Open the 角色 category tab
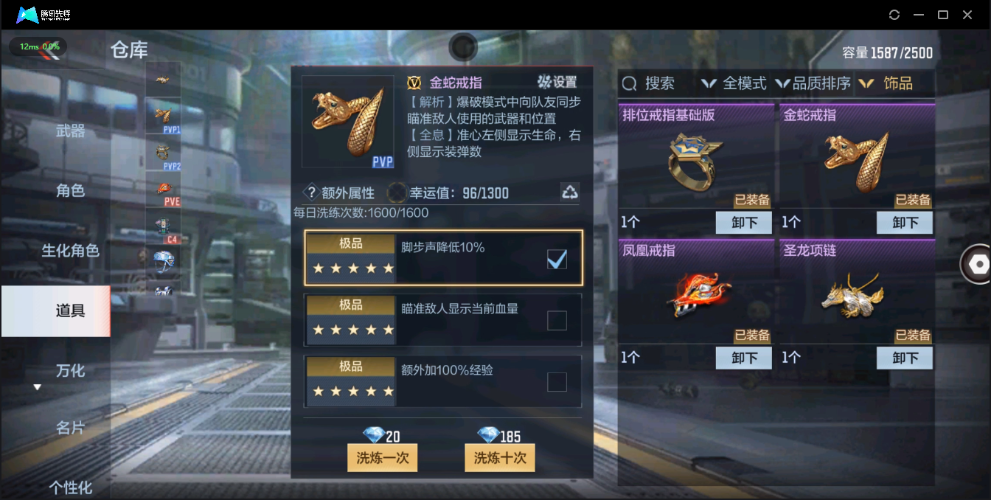Image resolution: width=991 pixels, height=500 pixels. coord(70,190)
